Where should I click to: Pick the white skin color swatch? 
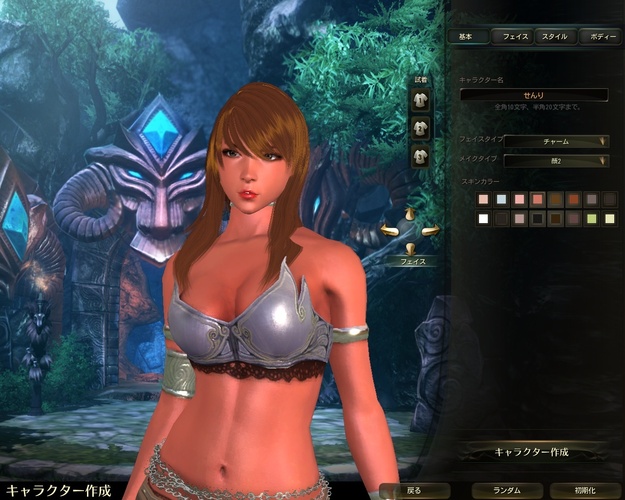click(484, 219)
